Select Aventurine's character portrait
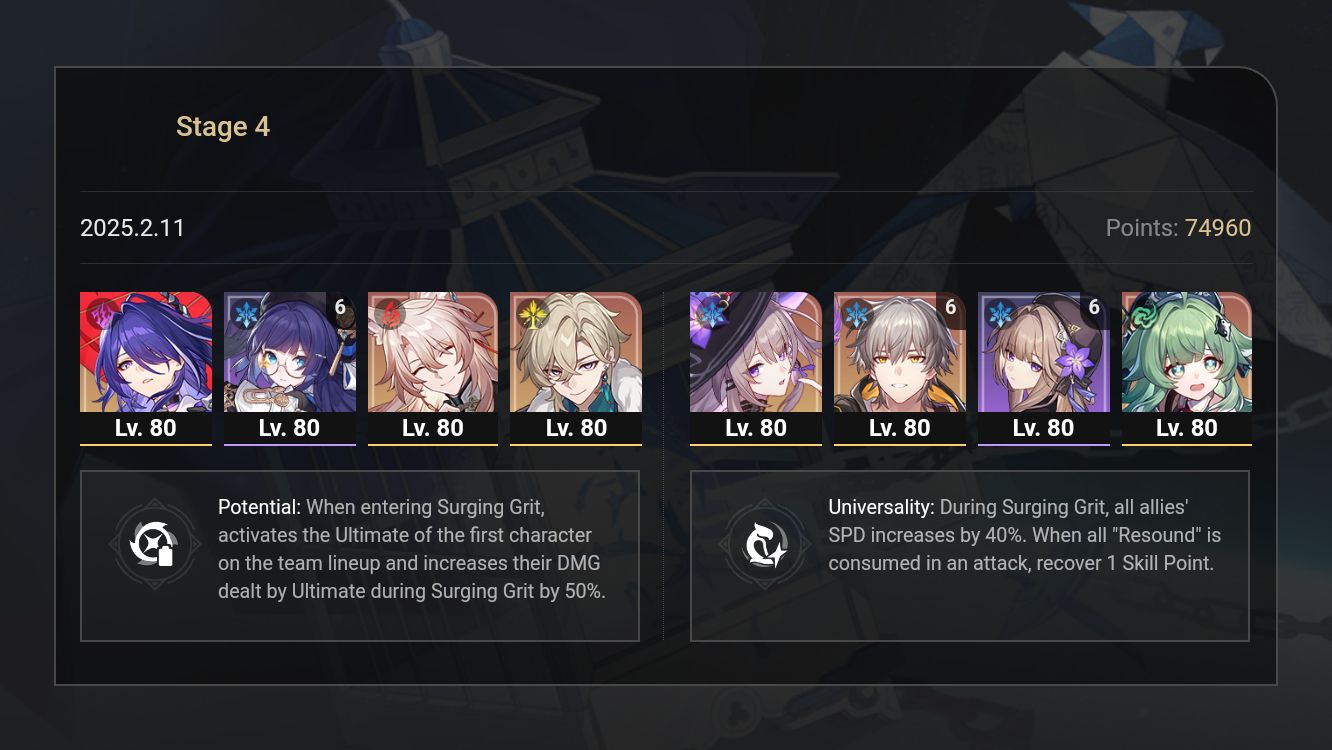The width and height of the screenshot is (1332, 750). tap(576, 352)
